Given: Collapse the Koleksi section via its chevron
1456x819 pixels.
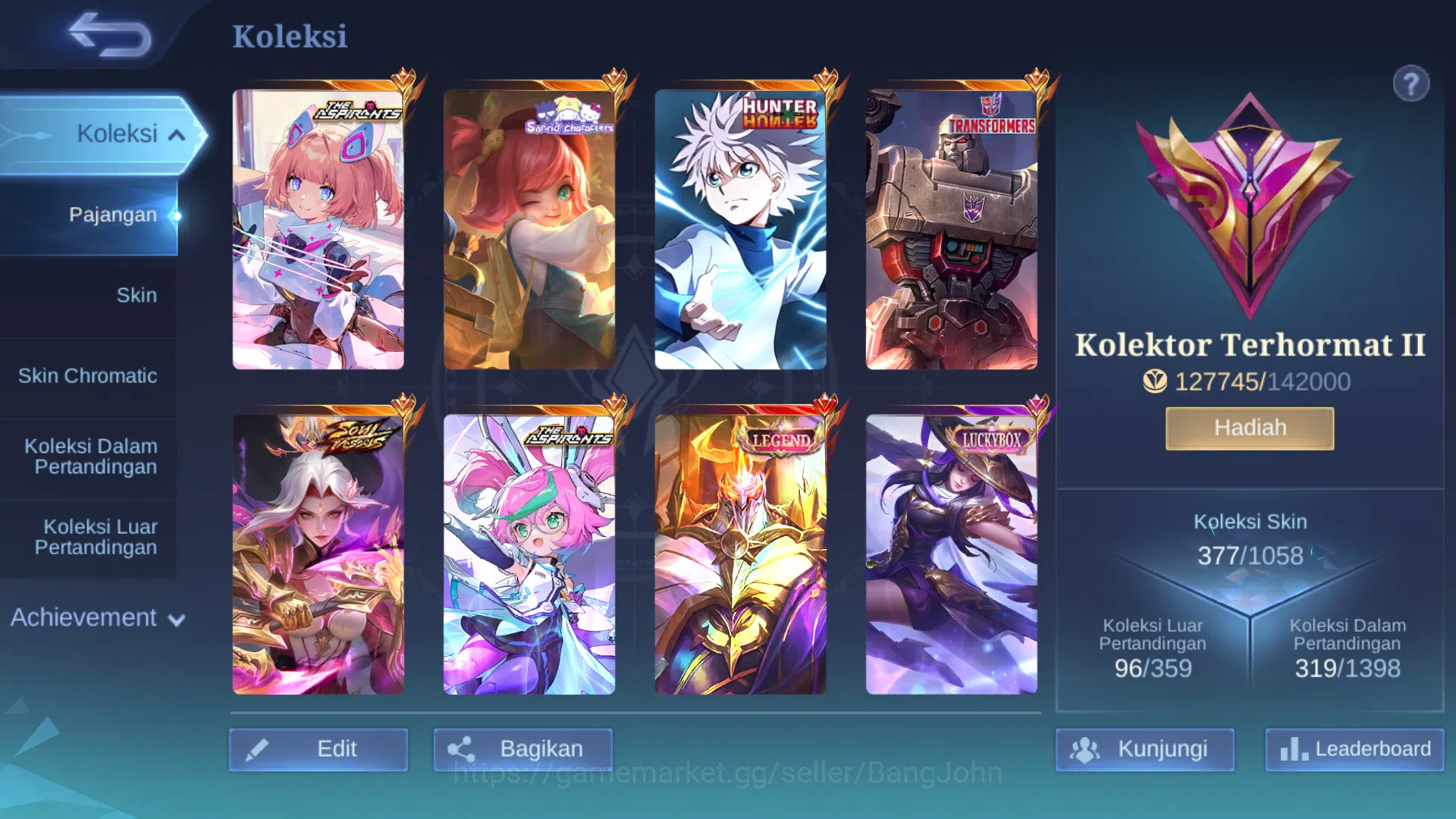Looking at the screenshot, I should click(x=178, y=134).
